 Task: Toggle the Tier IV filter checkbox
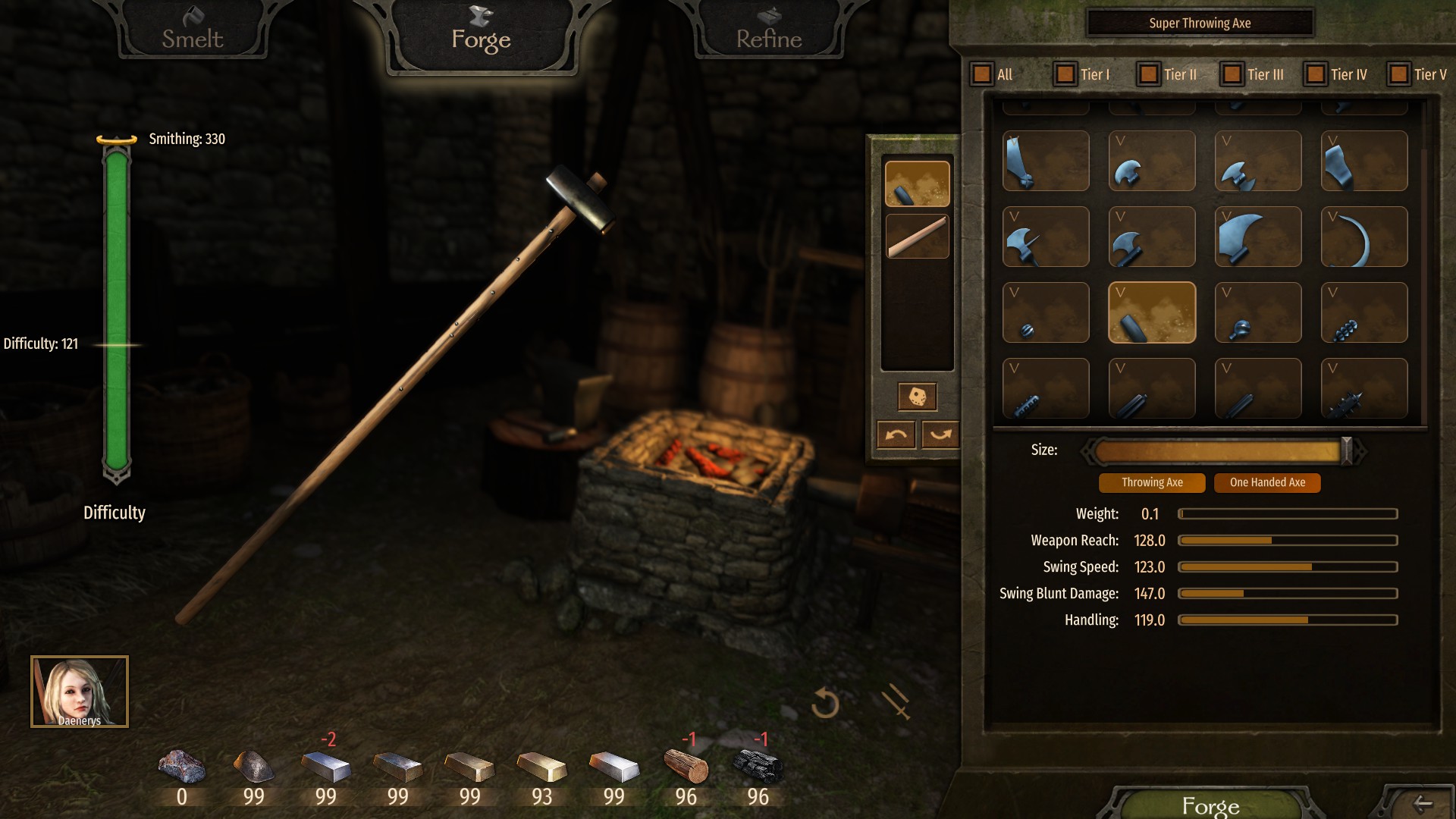click(x=1316, y=74)
